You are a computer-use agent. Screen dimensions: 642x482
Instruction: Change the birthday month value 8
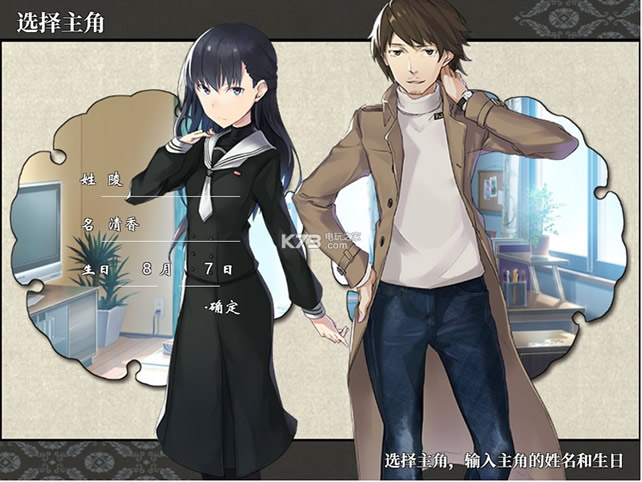pyautogui.click(x=149, y=269)
